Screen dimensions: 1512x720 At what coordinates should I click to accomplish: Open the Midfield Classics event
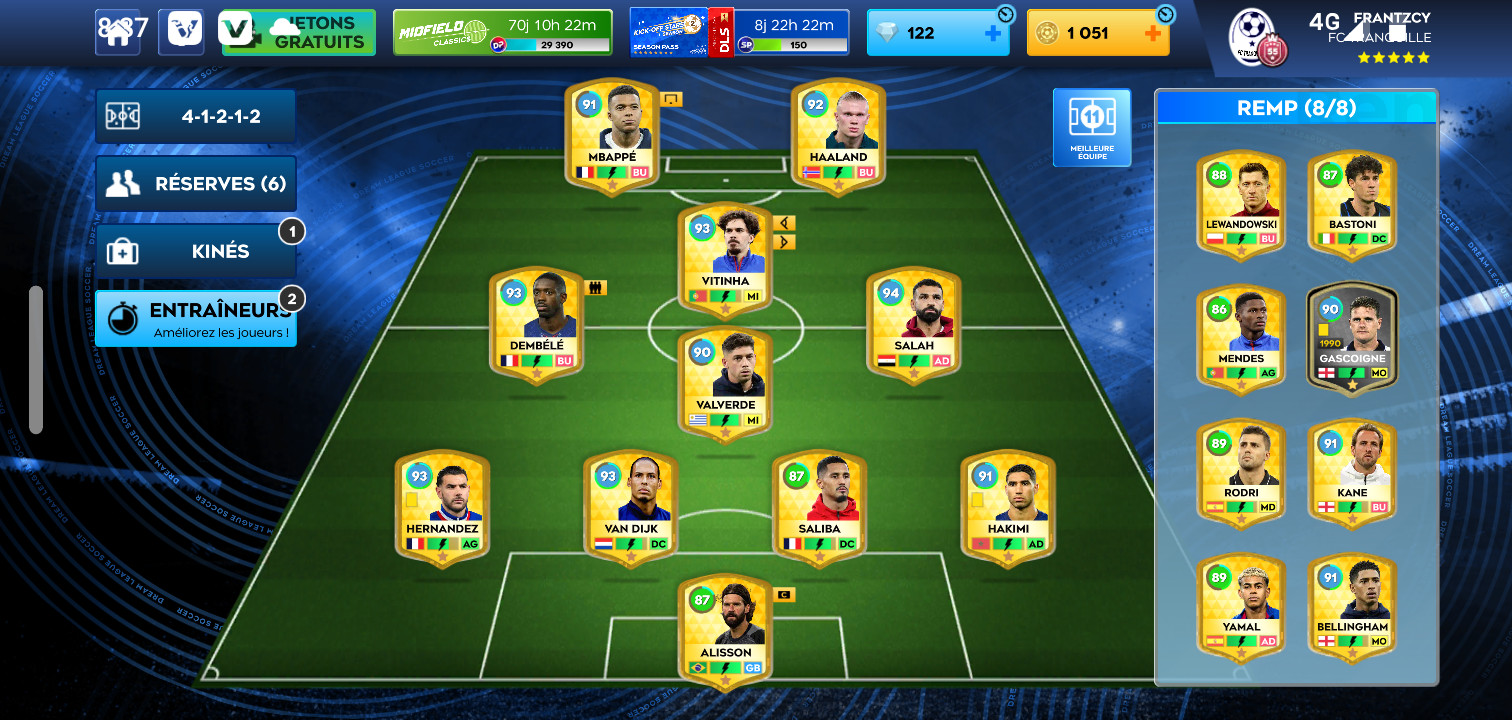(x=502, y=33)
